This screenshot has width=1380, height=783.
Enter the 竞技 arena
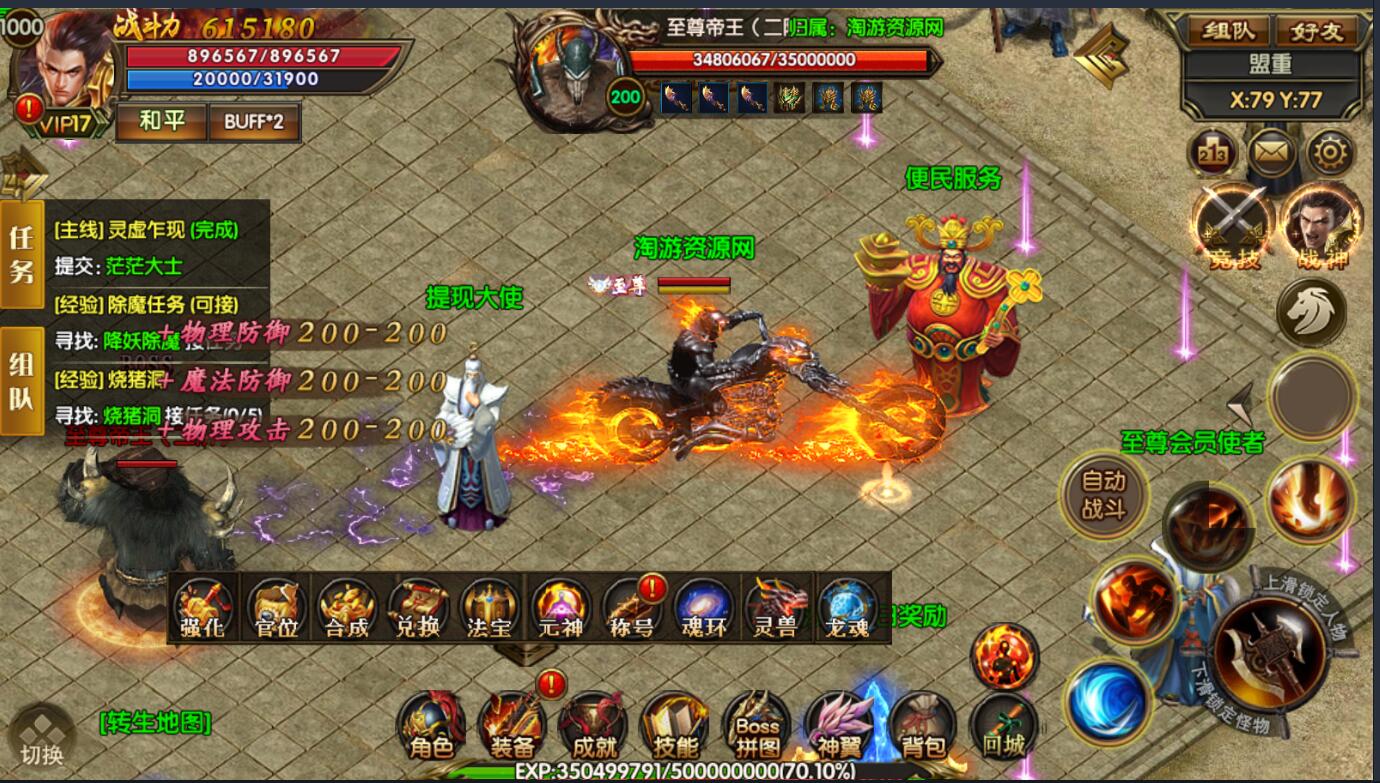[1233, 228]
